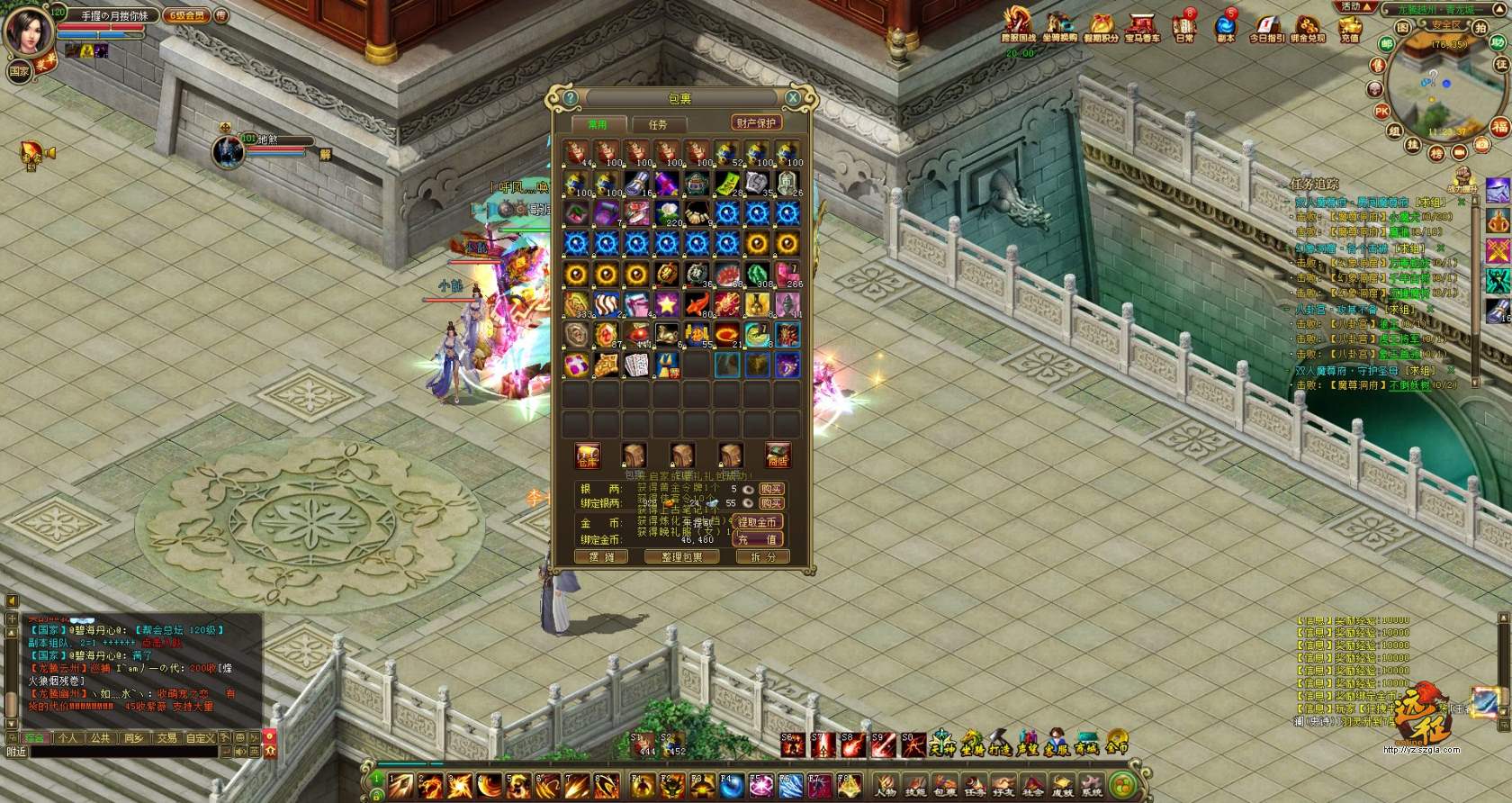
Task: Switch chat to the 个人 tab
Action: point(68,737)
